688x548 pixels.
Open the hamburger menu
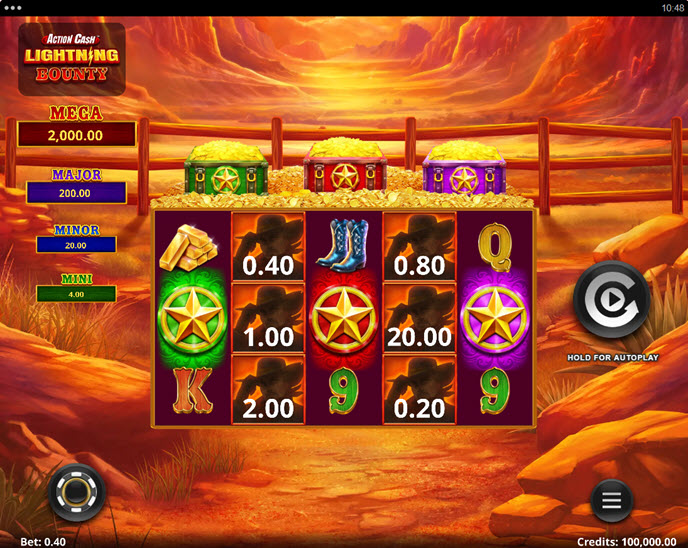(x=612, y=498)
